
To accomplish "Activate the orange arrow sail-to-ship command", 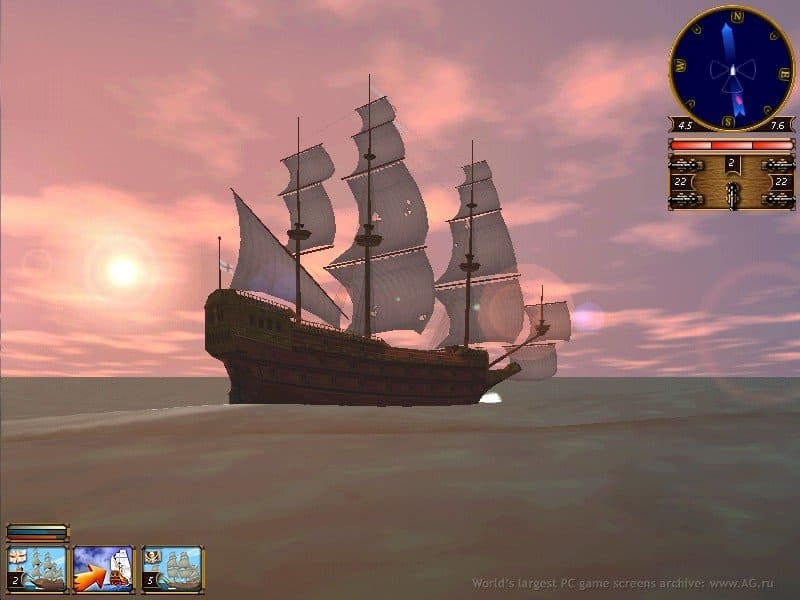I will pyautogui.click(x=104, y=569).
